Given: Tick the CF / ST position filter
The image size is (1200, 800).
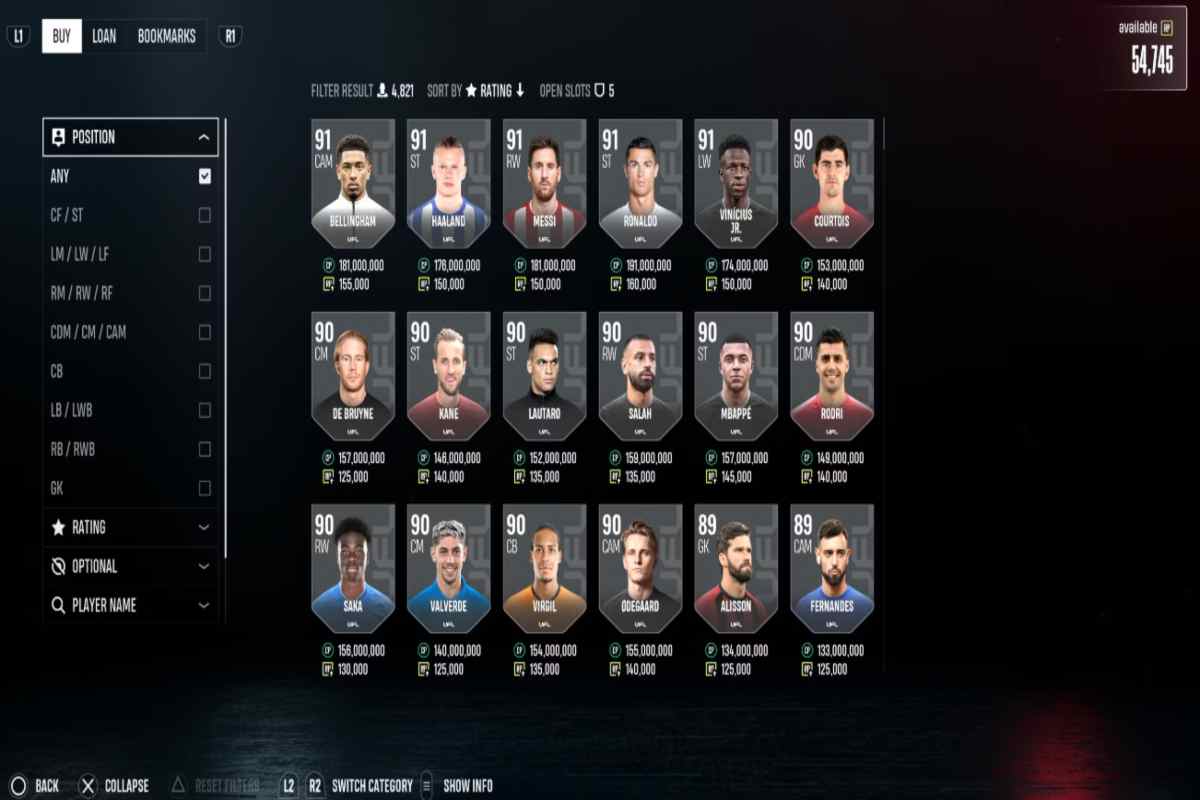Looking at the screenshot, I should pos(204,215).
